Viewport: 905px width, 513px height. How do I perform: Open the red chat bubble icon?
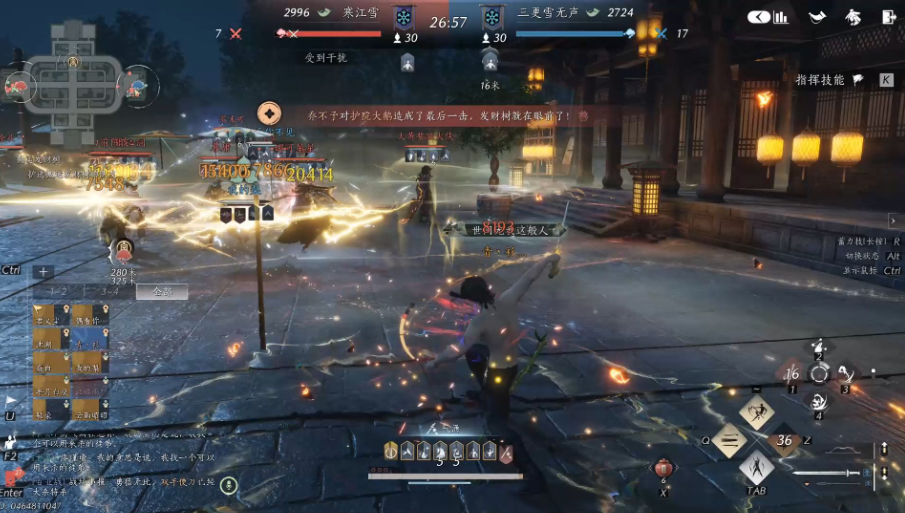click(x=12, y=479)
